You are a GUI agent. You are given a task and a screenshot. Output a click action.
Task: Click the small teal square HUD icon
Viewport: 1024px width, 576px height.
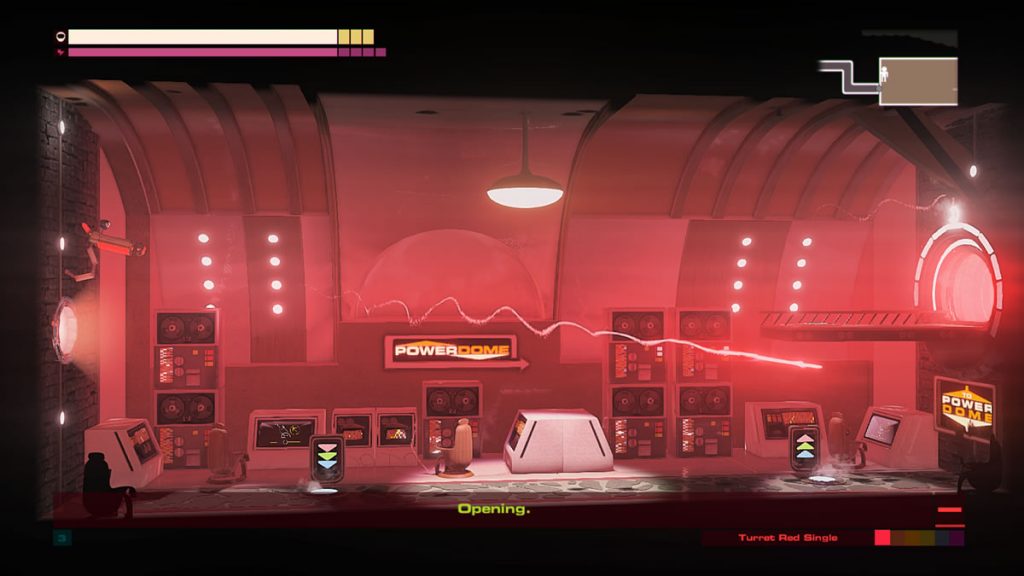click(x=60, y=538)
